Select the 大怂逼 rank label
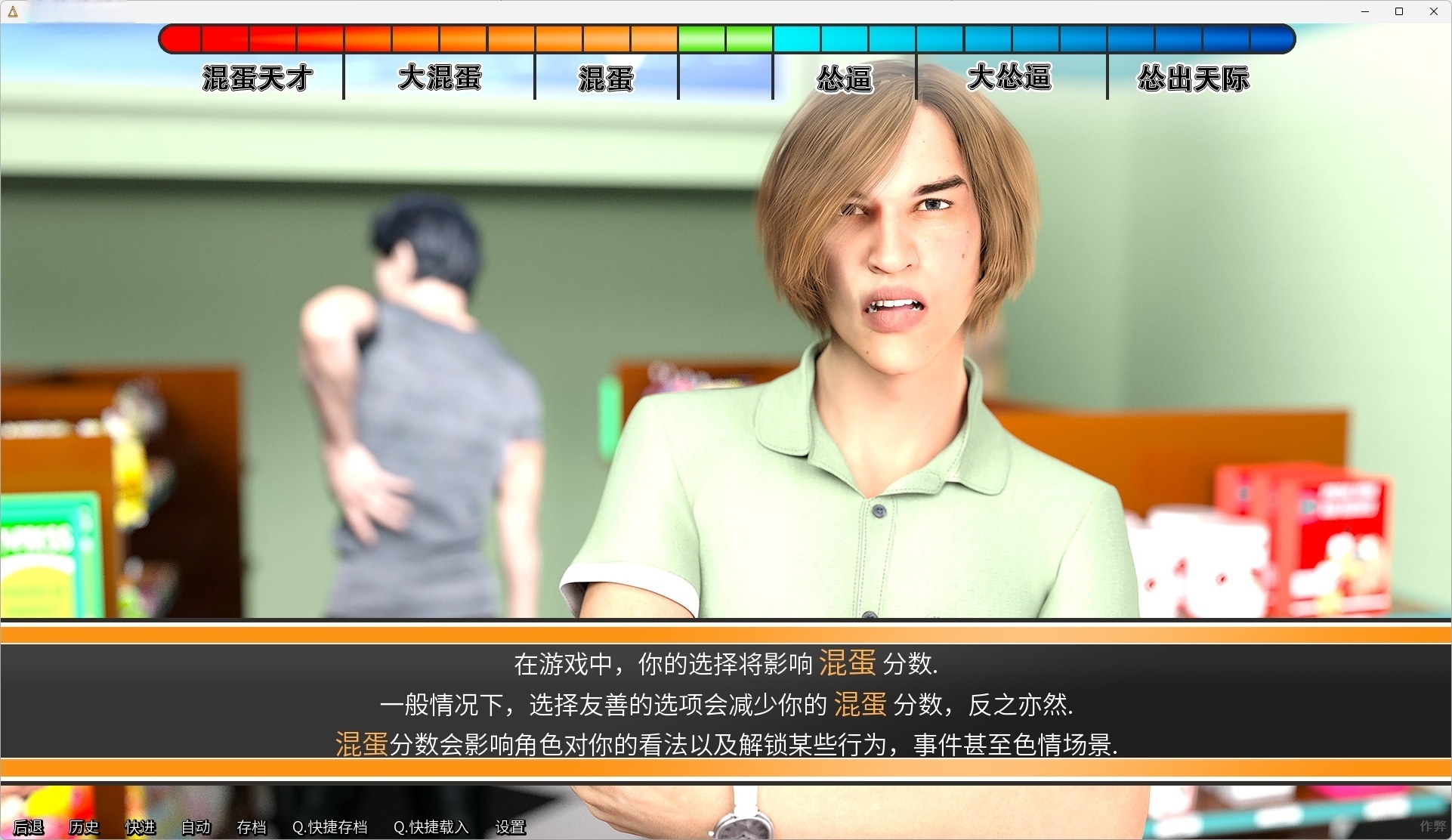This screenshot has width=1452, height=840. pos(1009,78)
